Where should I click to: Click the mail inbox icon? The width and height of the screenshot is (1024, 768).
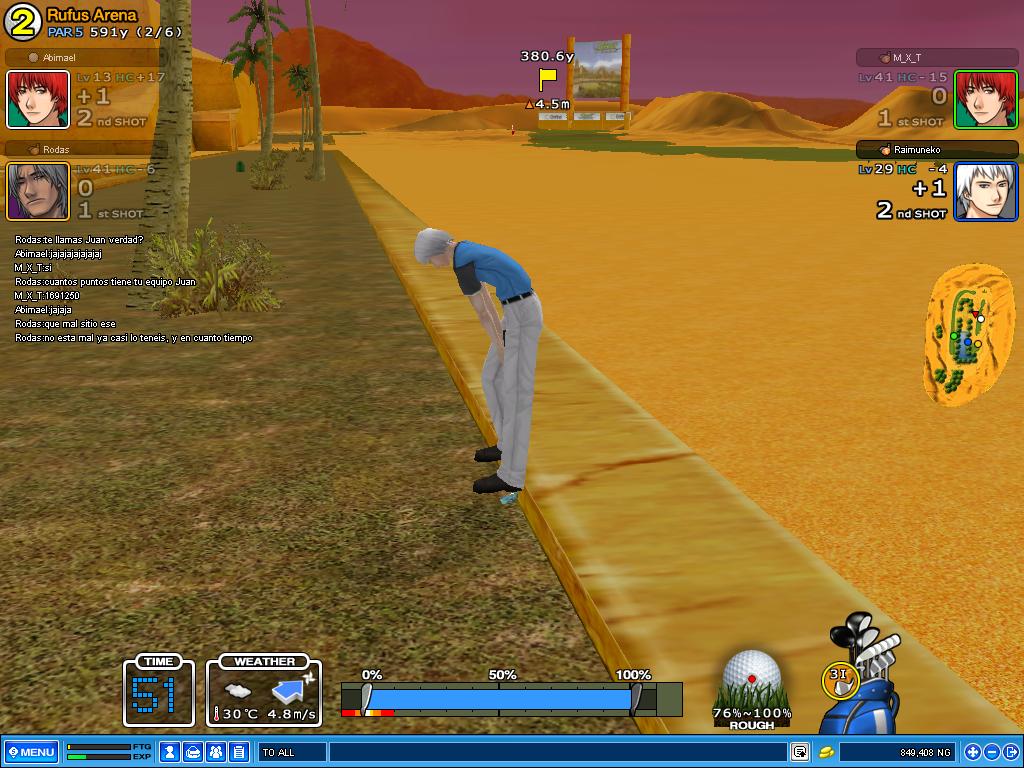click(194, 752)
